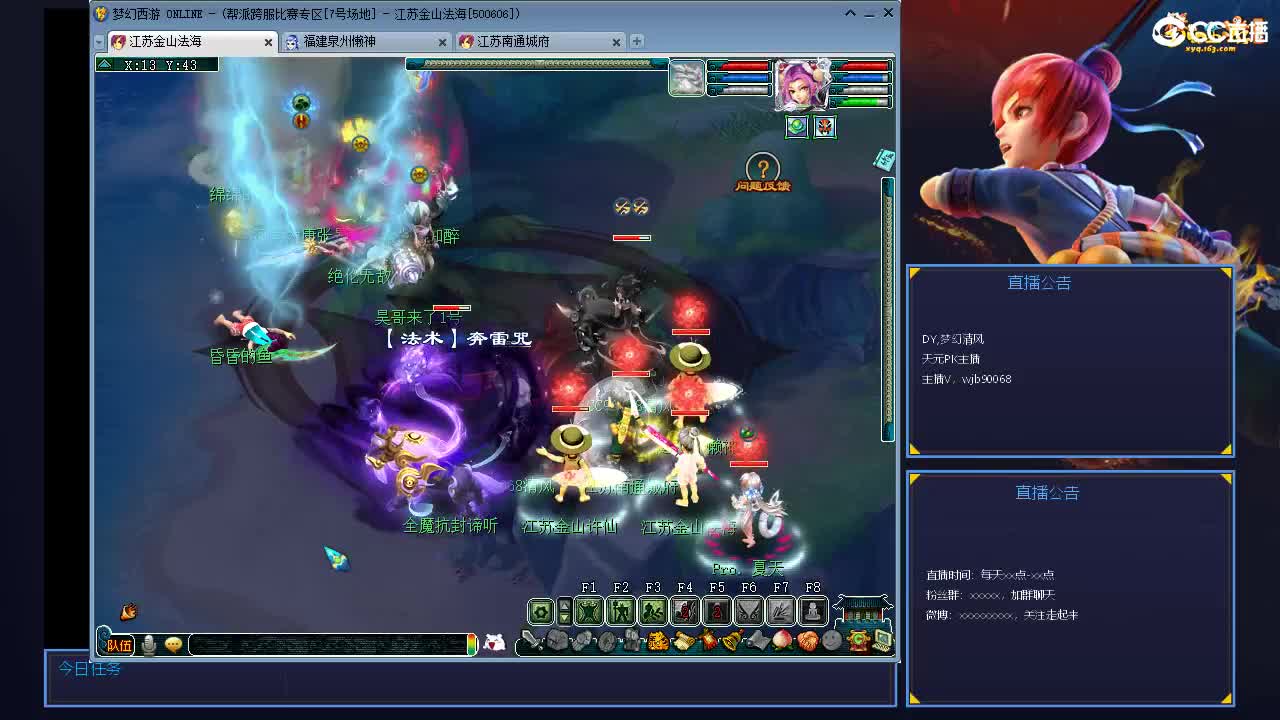Click the rainbow color bar at chat input end
This screenshot has height=720, width=1280.
pyautogui.click(x=473, y=643)
